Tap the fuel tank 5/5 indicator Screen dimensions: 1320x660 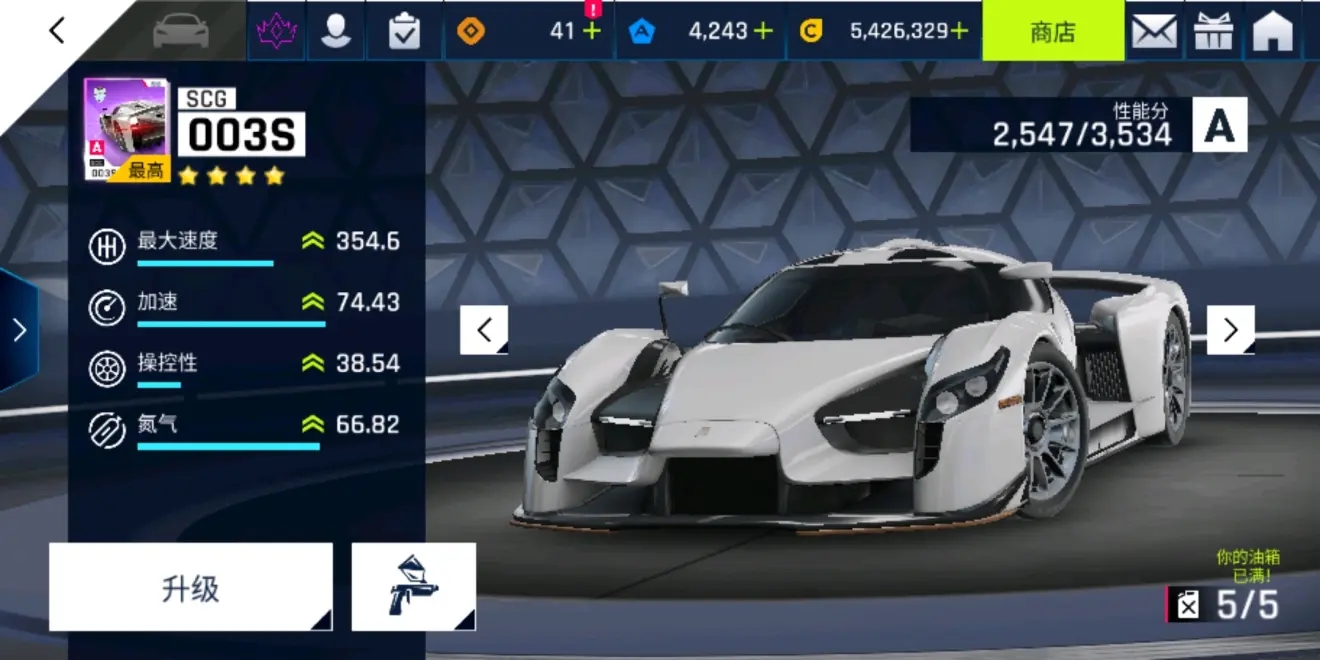tap(1225, 605)
